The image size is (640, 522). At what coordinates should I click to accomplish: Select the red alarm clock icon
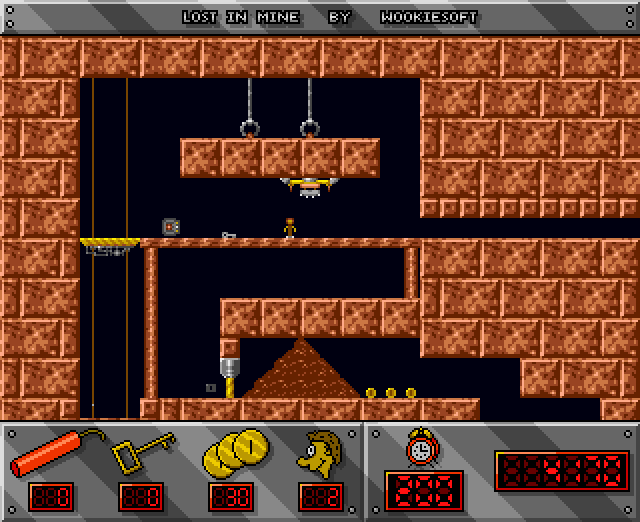(x=422, y=449)
